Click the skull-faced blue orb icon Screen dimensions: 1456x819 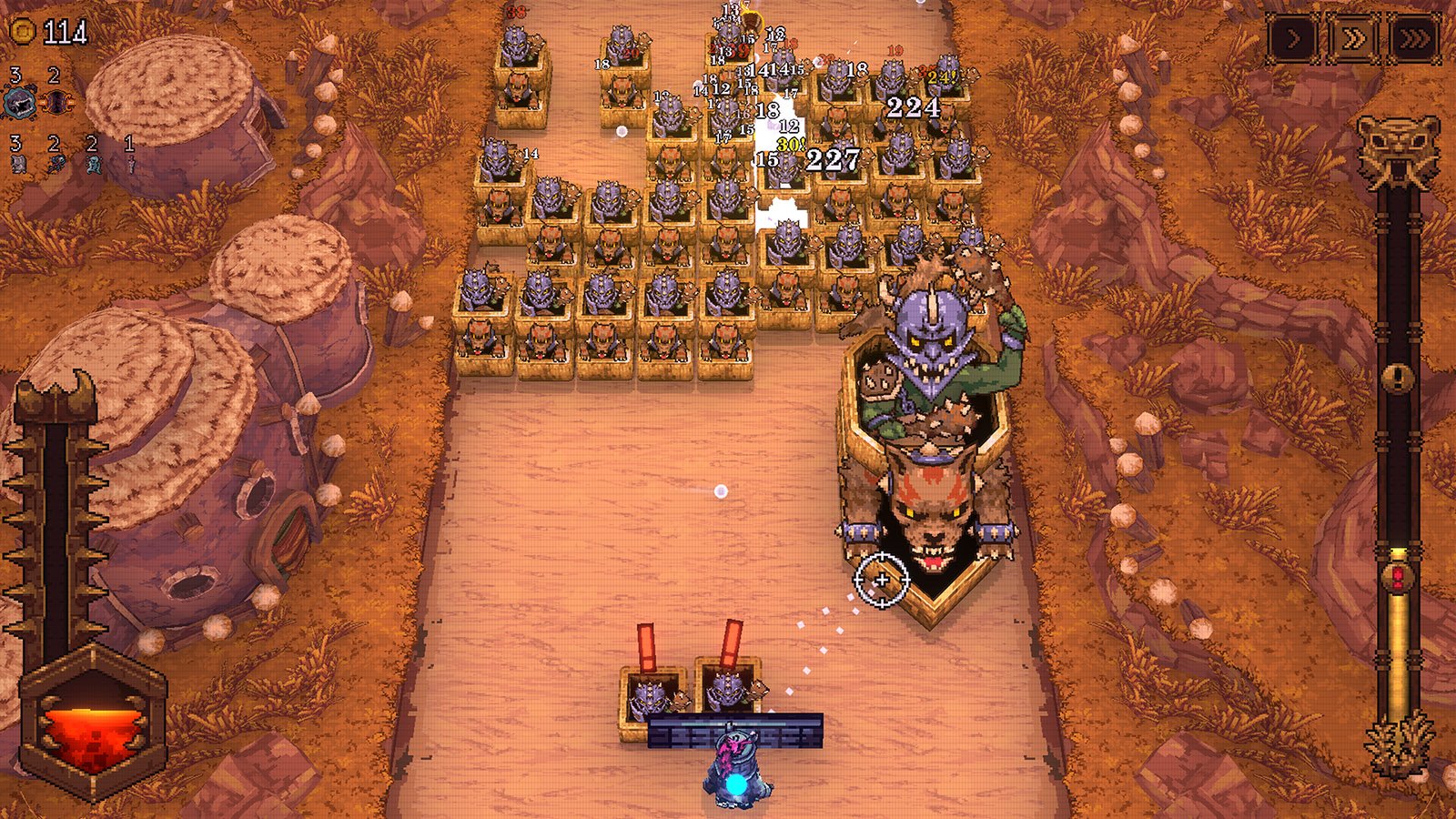pyautogui.click(x=17, y=102)
